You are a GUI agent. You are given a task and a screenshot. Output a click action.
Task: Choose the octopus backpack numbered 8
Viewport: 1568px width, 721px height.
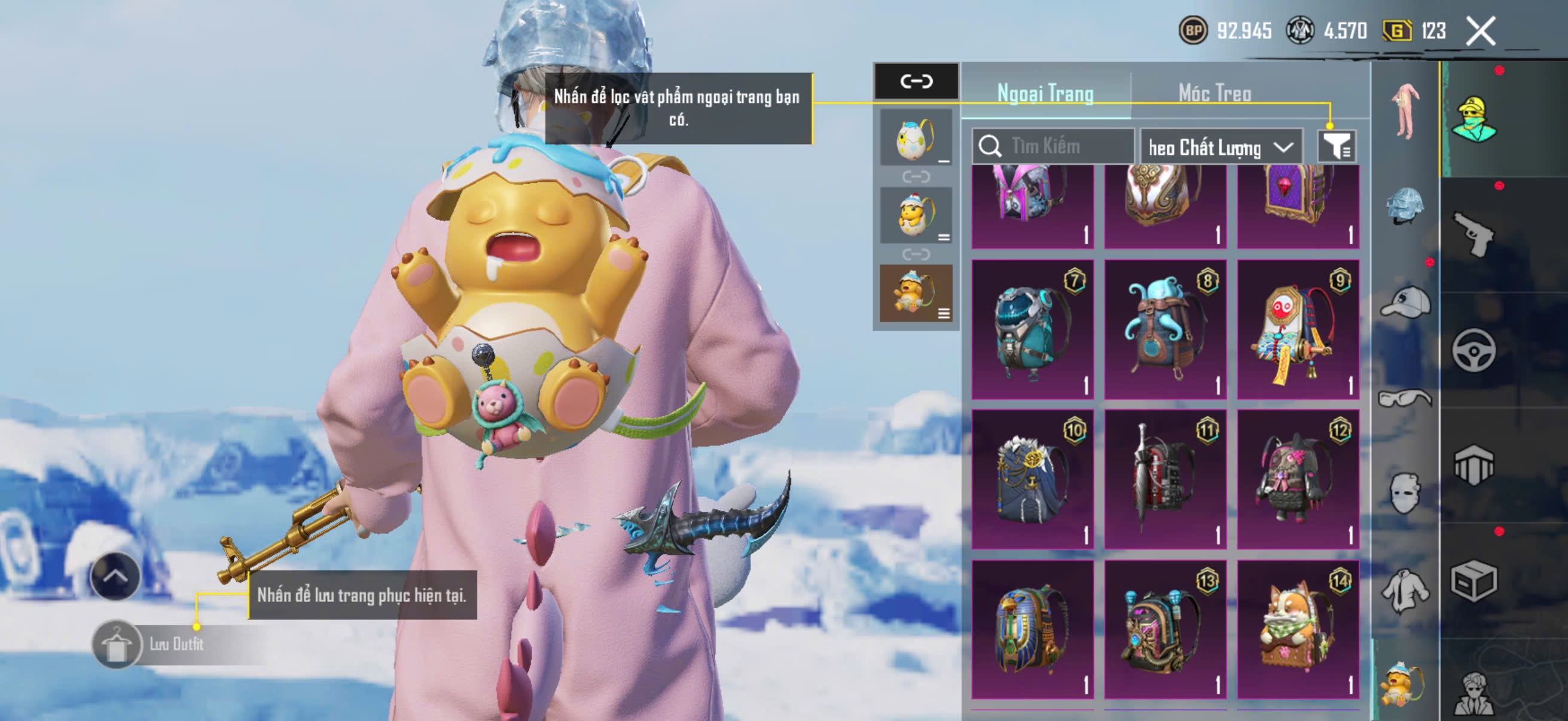(1165, 329)
